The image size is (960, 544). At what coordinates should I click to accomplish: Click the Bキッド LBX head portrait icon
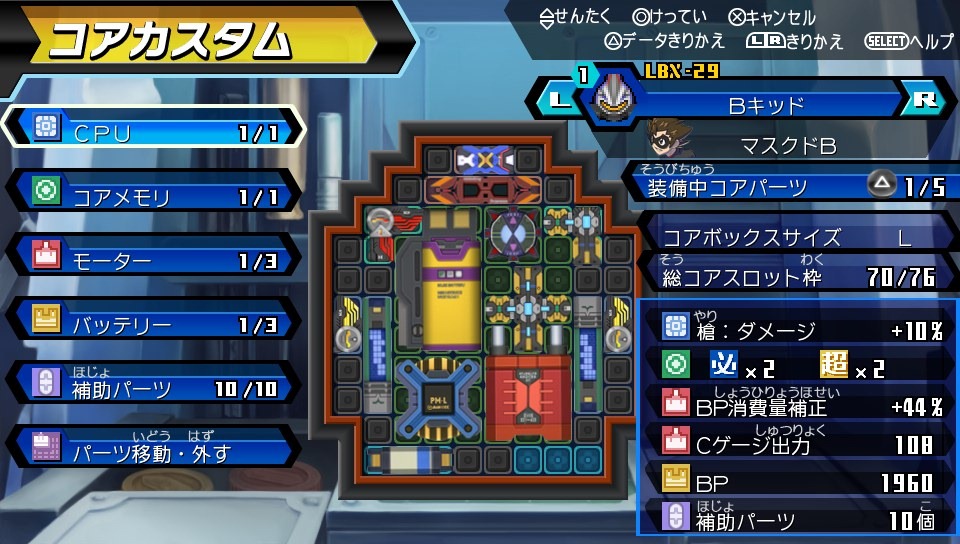618,98
